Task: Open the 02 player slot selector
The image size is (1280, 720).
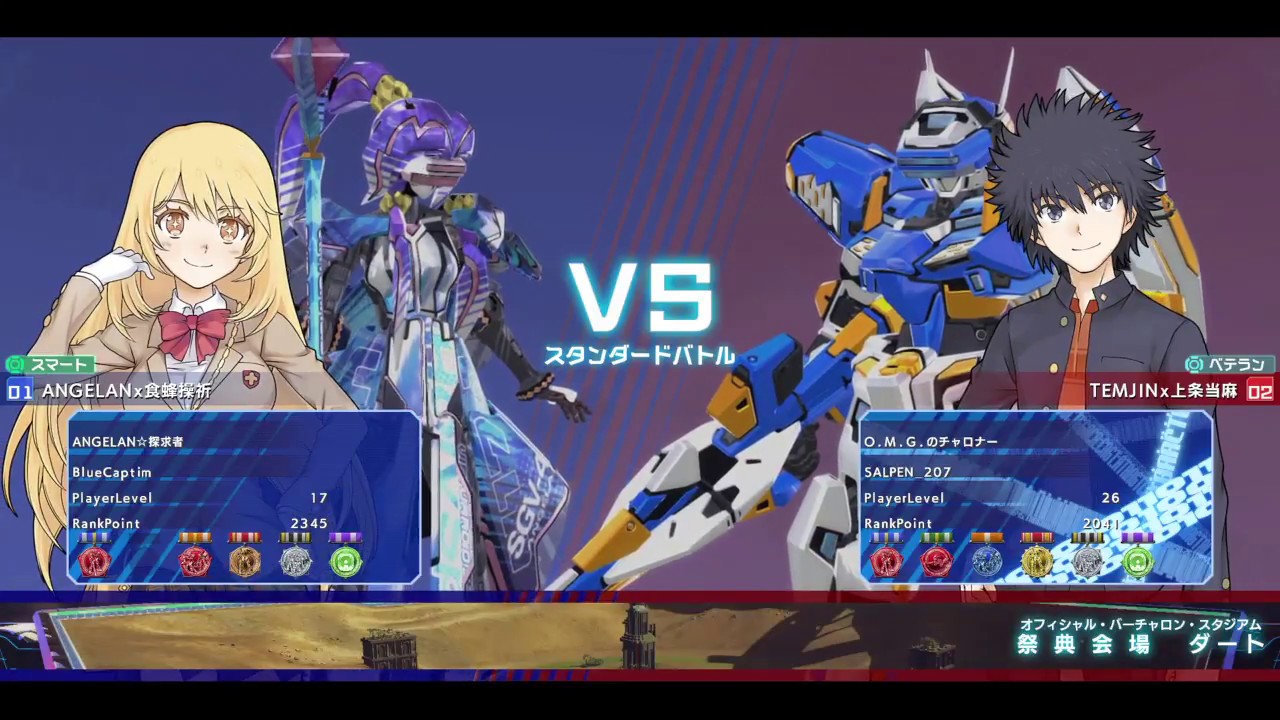Action: 1261,392
